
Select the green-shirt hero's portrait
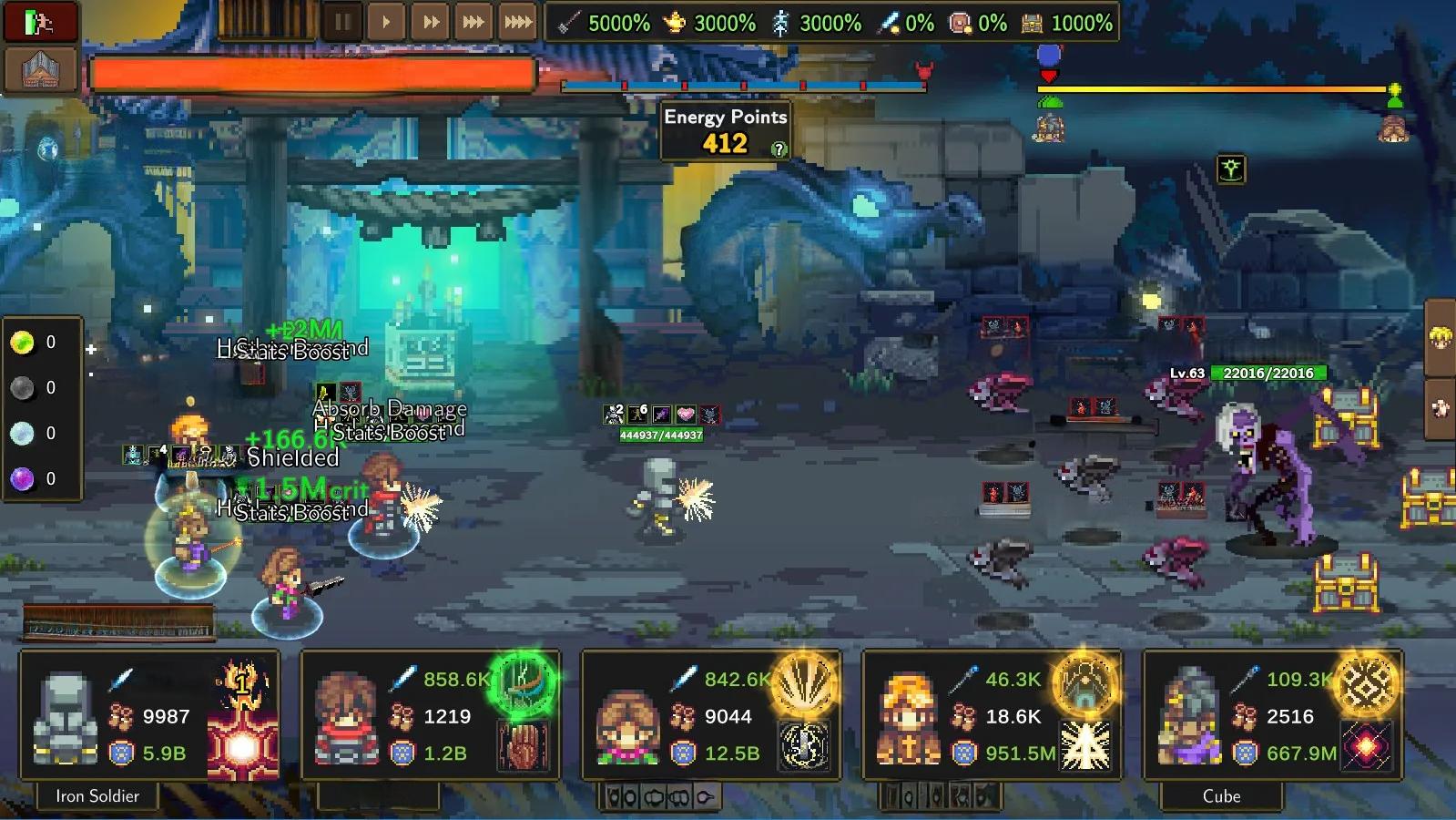[627, 724]
